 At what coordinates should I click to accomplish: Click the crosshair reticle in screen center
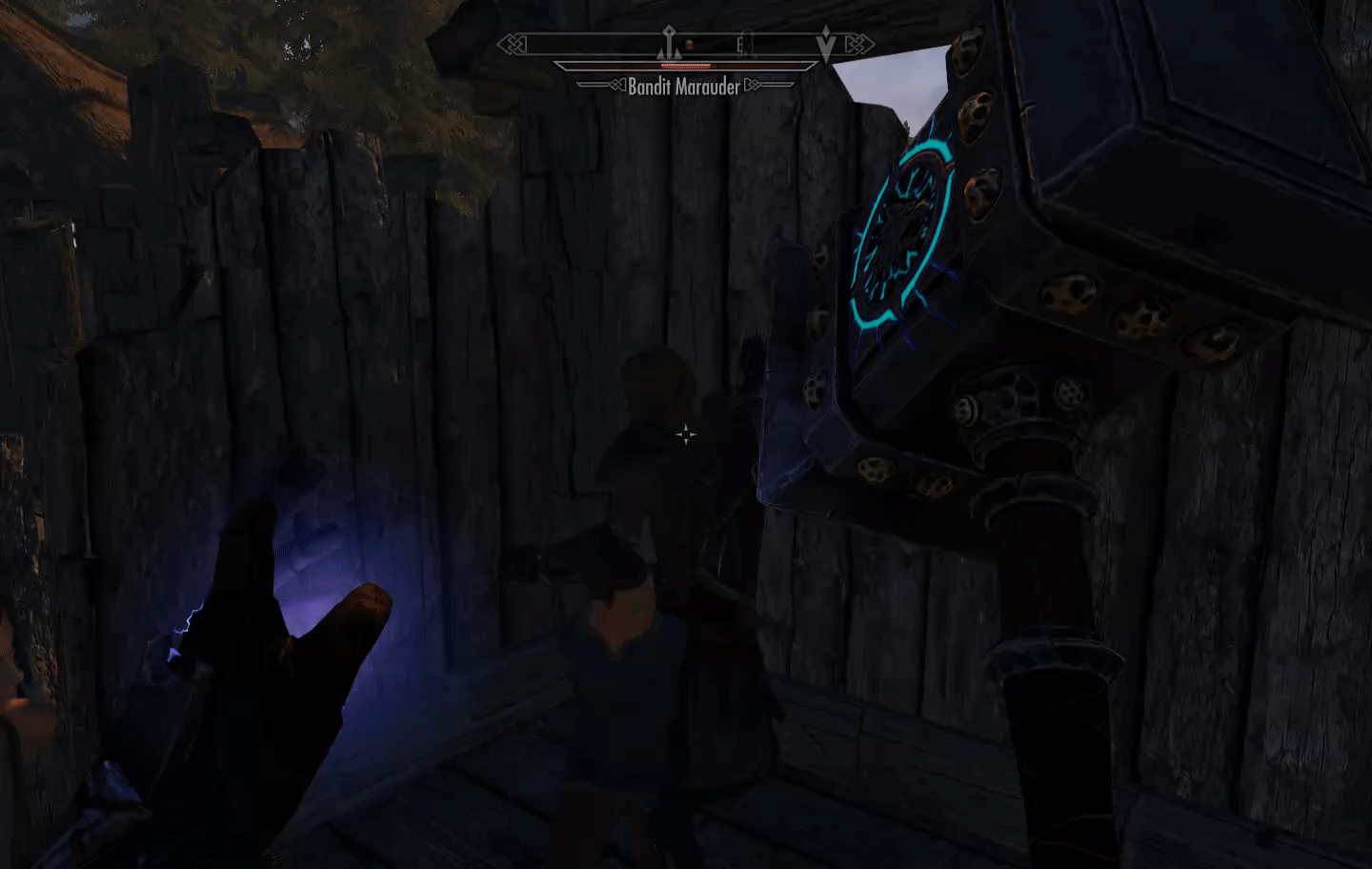[688, 434]
